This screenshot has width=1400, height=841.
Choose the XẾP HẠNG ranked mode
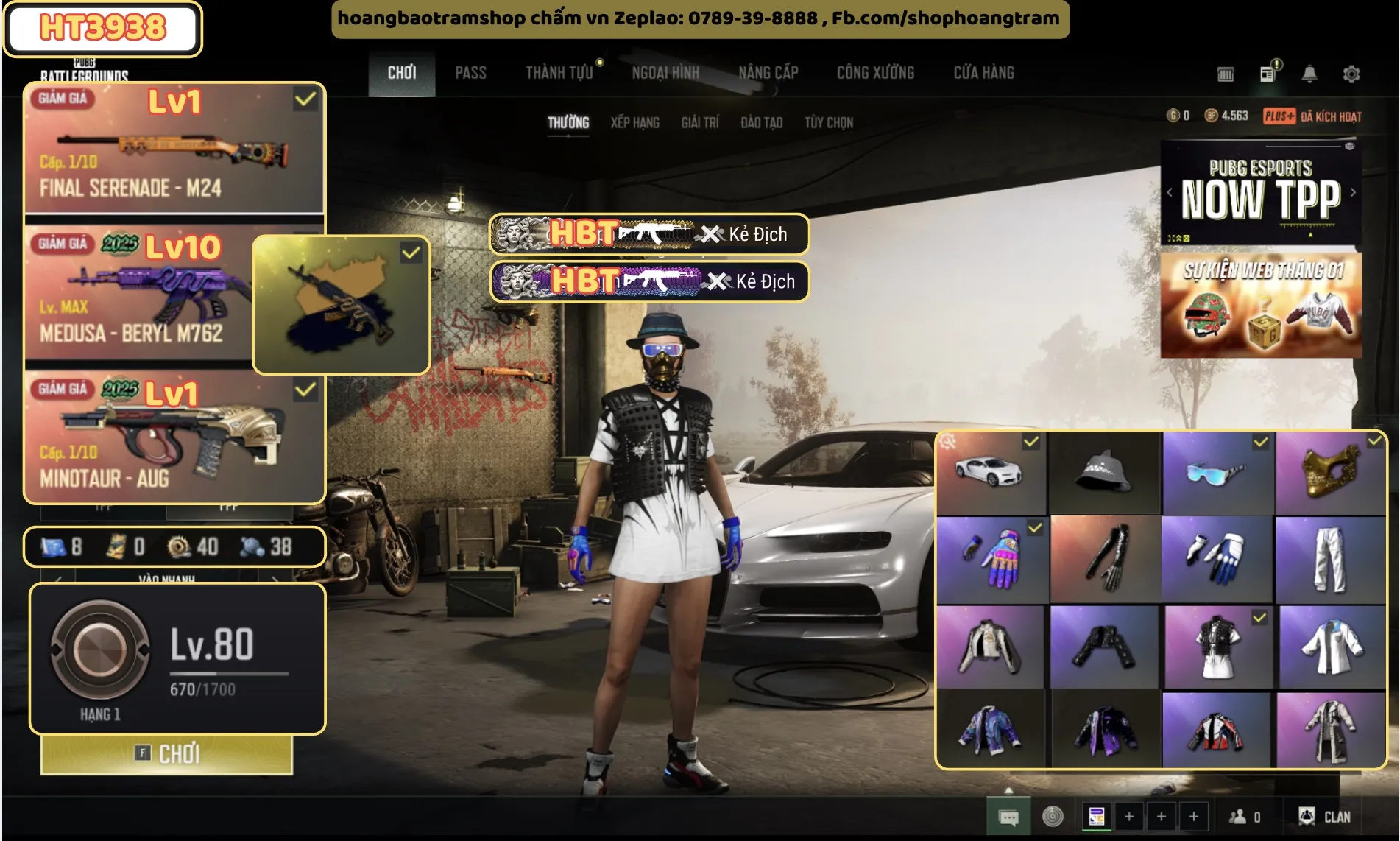(634, 123)
